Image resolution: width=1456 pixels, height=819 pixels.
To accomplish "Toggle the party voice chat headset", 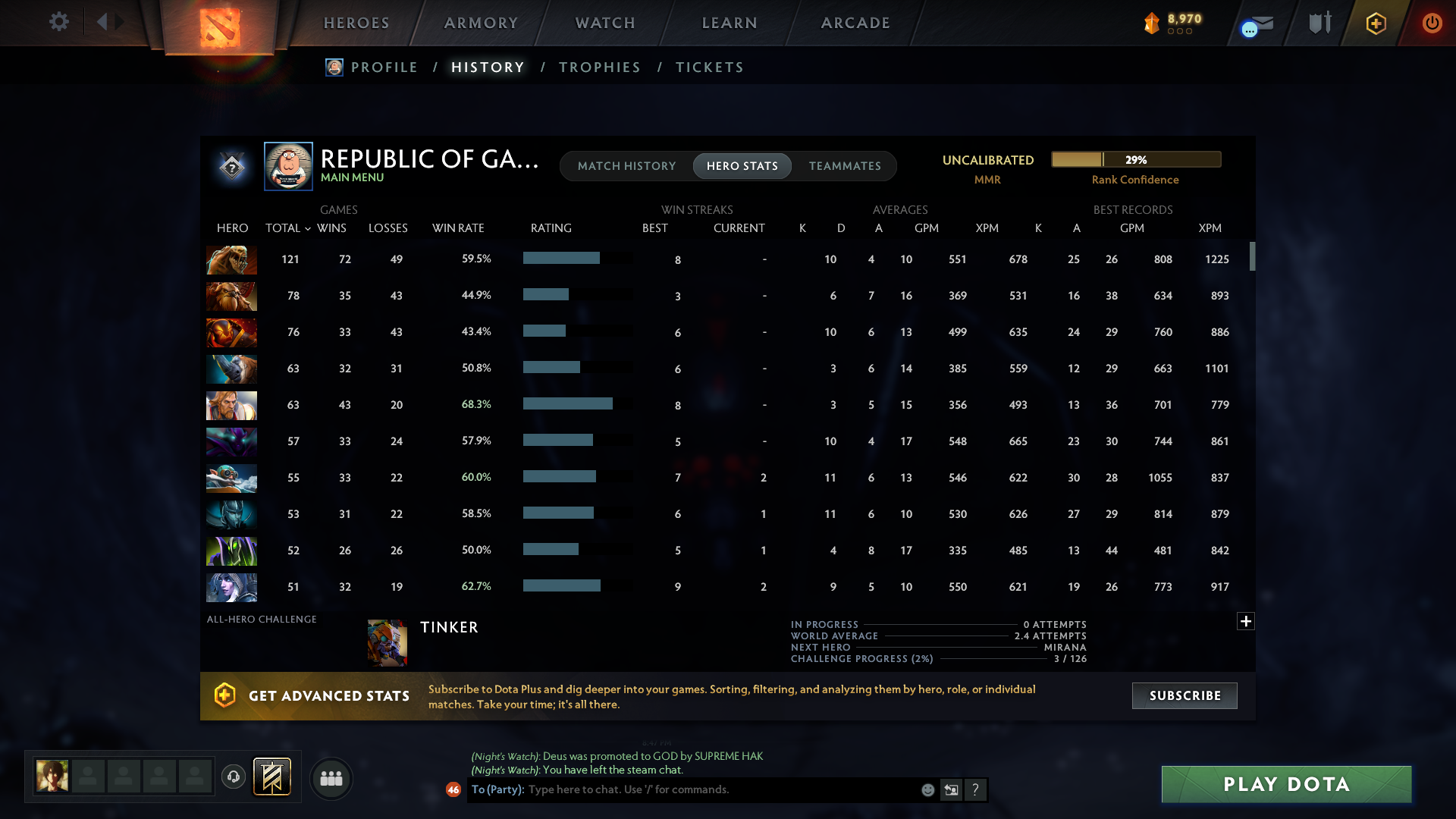I will 234,777.
